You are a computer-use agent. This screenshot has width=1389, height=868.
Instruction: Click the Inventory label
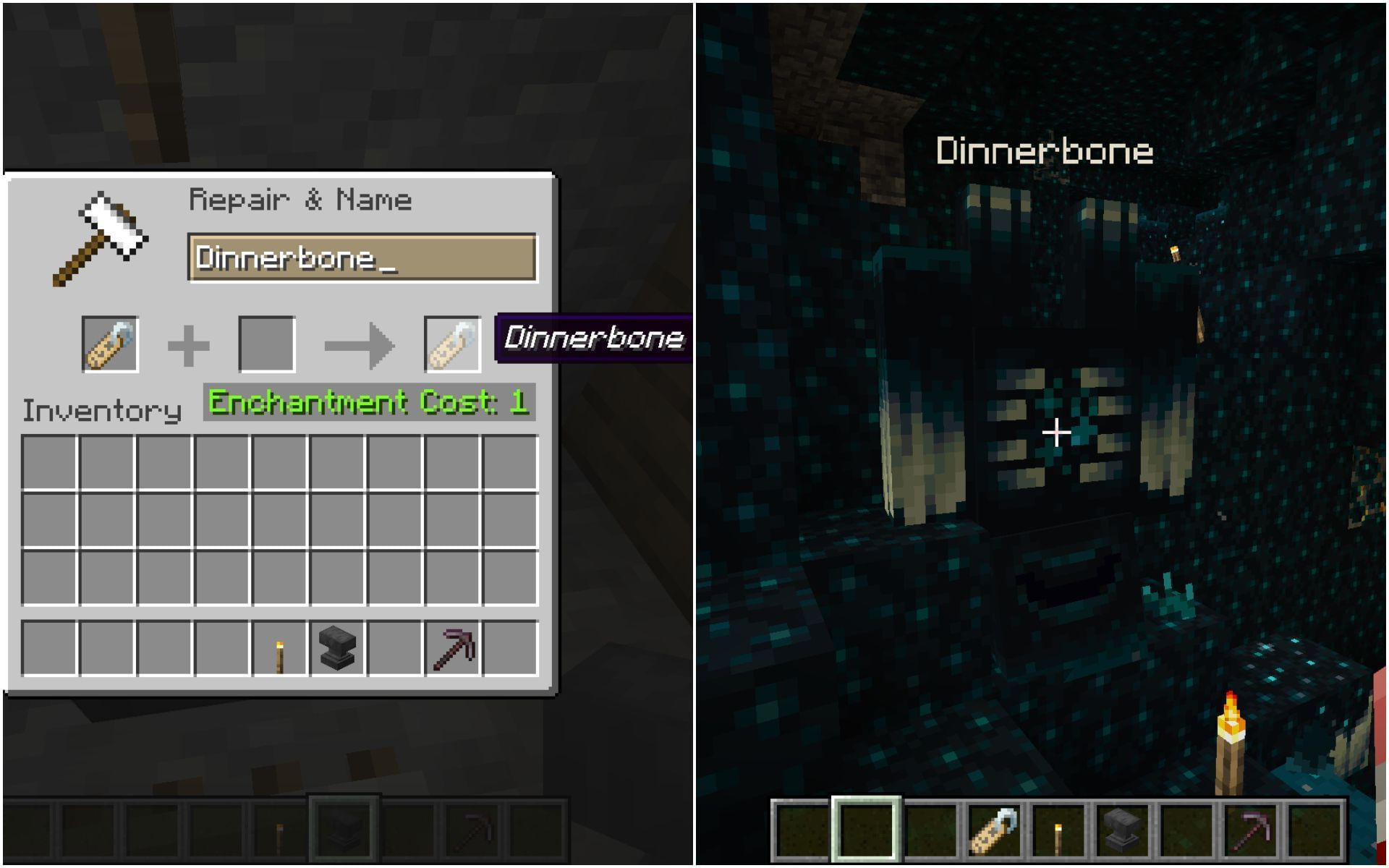(x=101, y=411)
